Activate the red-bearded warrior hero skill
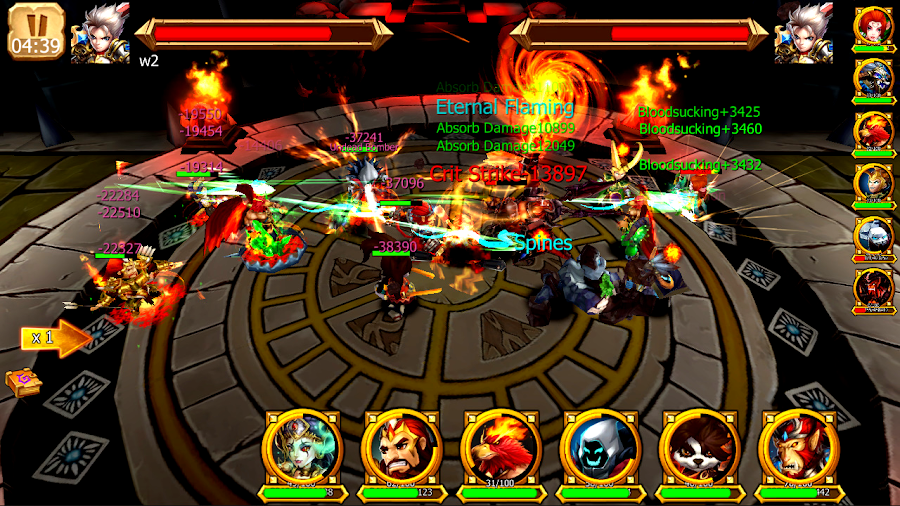The image size is (900, 506). point(401,446)
